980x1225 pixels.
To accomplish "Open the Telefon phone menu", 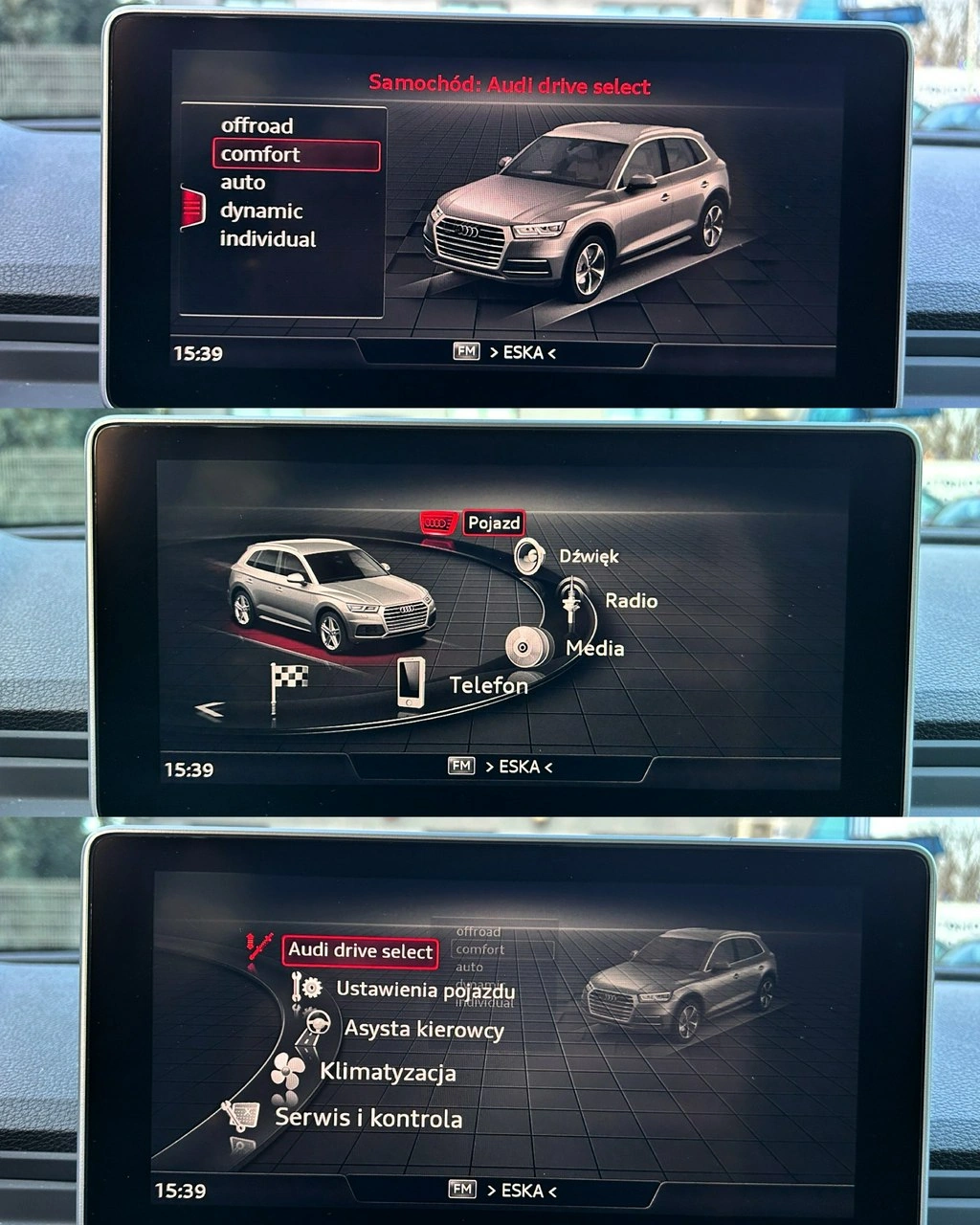I will (x=488, y=685).
